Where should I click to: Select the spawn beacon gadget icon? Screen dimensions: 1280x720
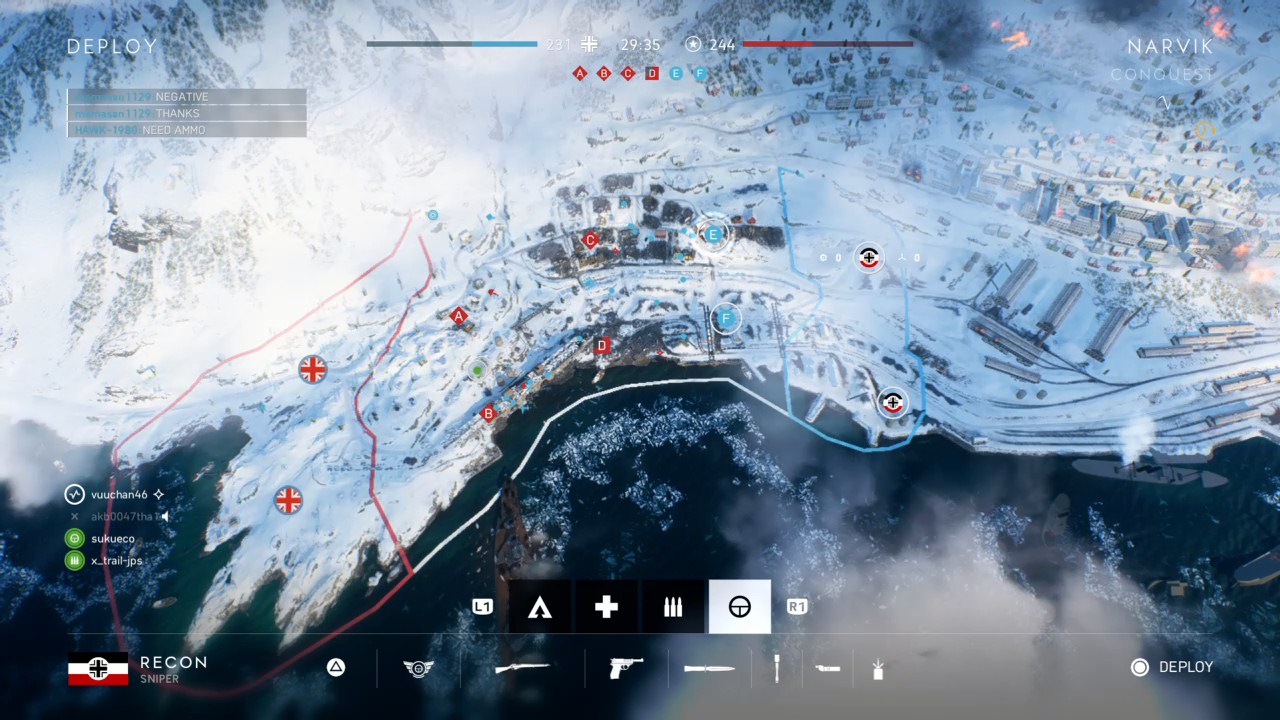coord(878,668)
